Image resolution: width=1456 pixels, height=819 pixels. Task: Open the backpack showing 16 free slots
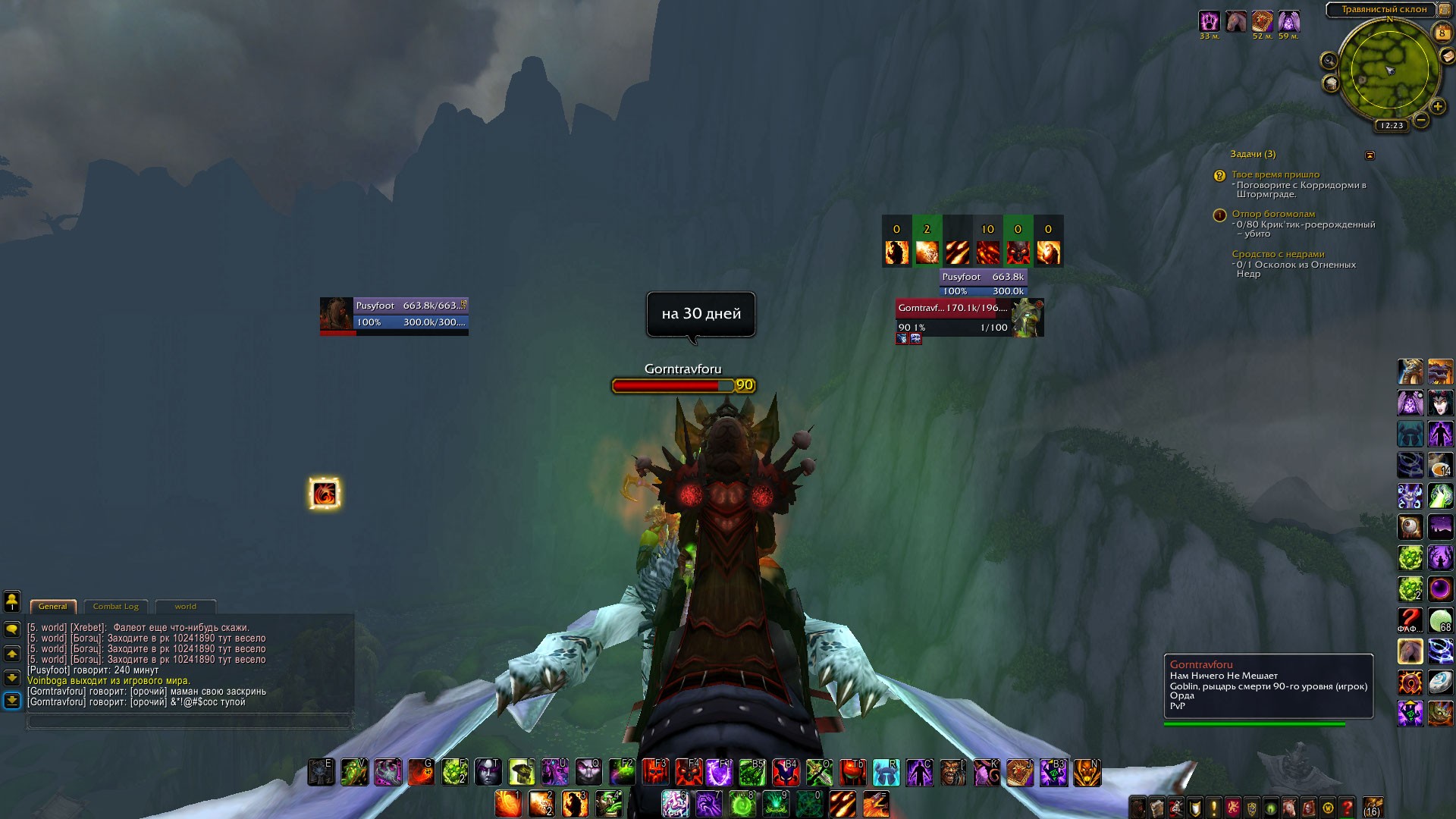(1373, 807)
